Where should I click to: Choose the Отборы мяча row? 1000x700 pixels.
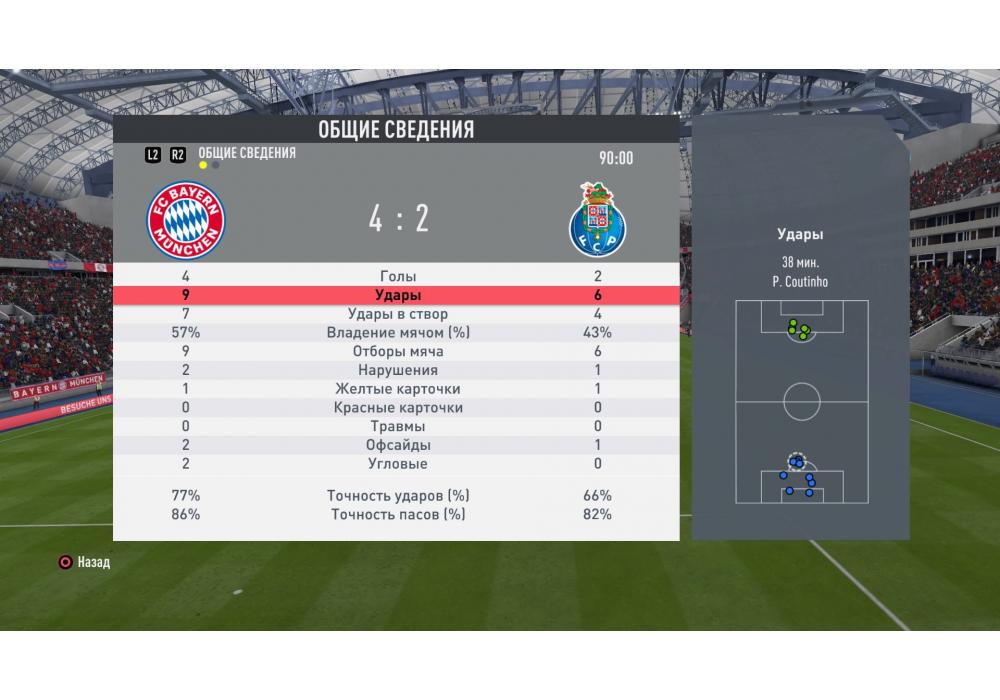[x=398, y=352]
